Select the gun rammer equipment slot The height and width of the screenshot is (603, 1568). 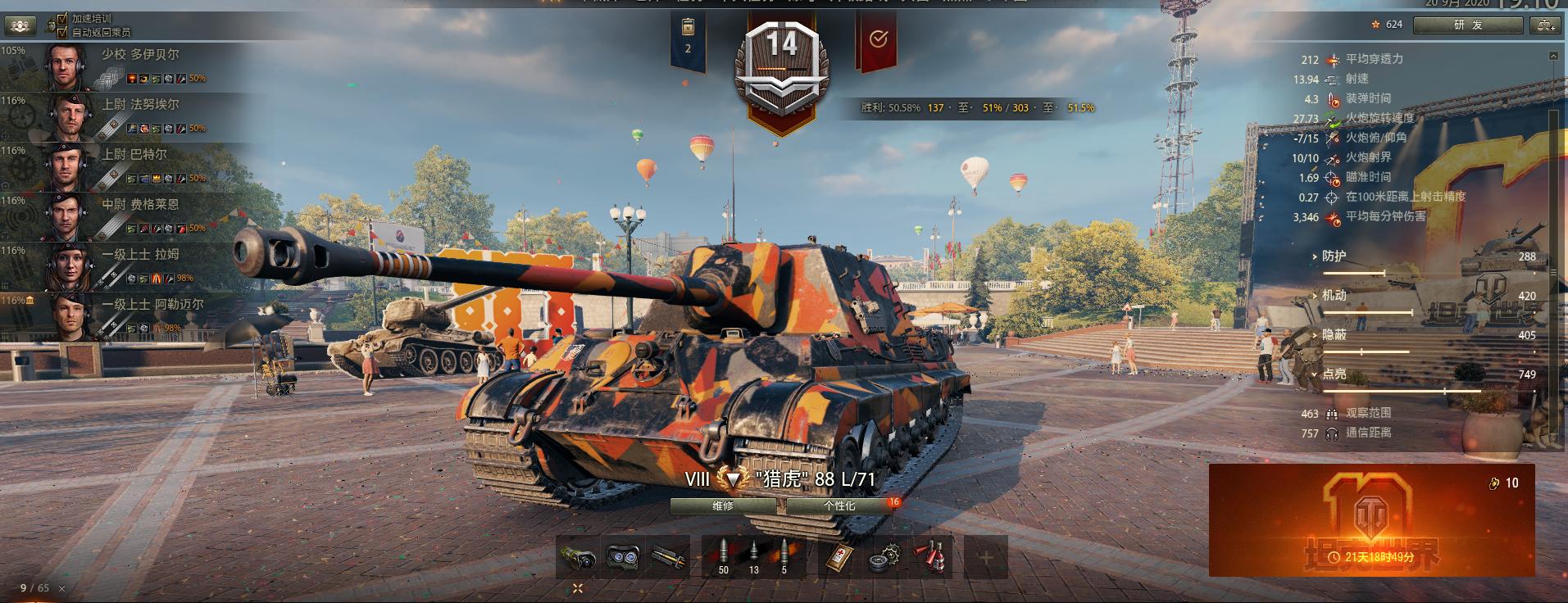pos(670,557)
